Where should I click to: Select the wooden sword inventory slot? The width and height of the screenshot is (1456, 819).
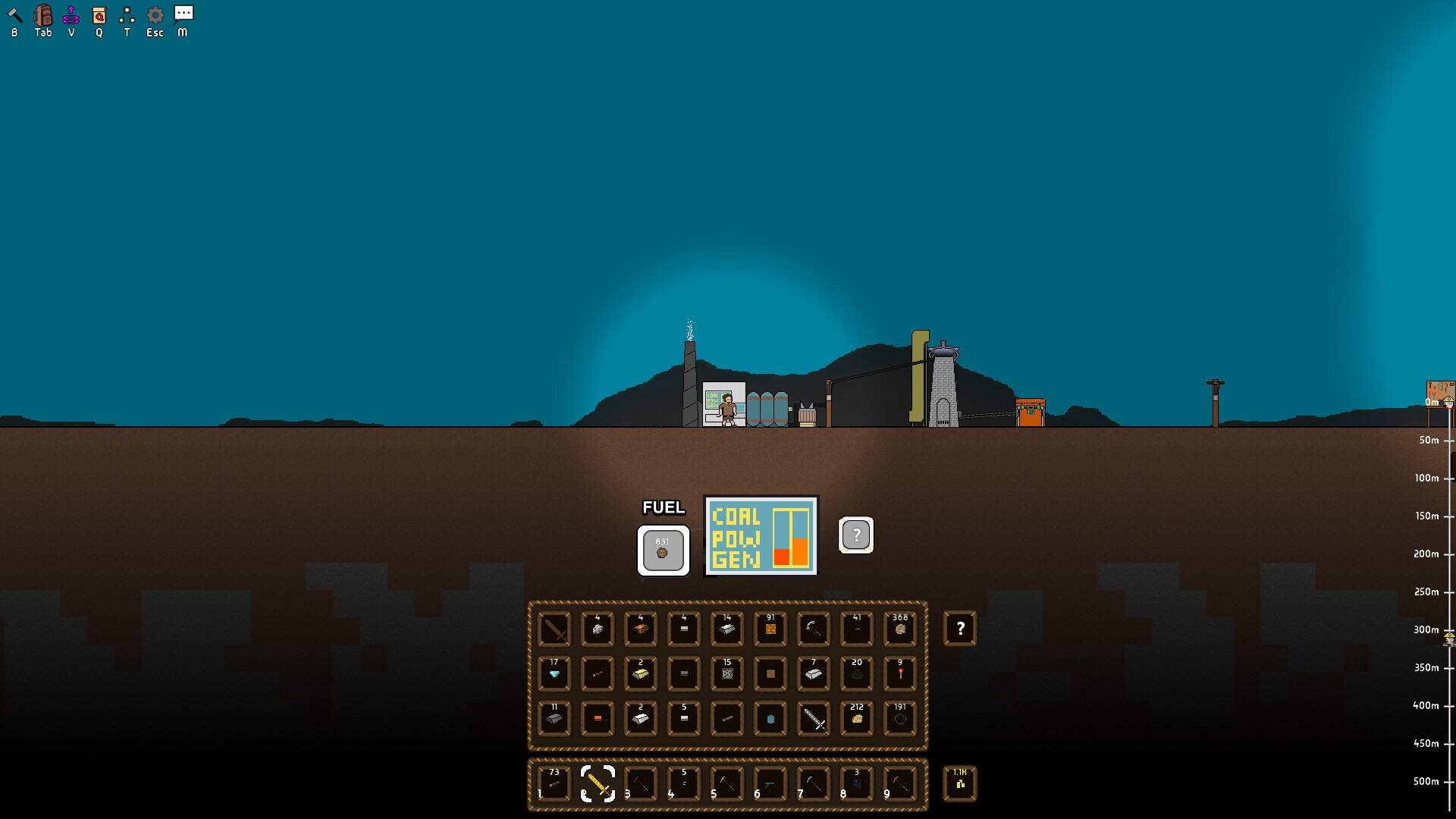coord(554,629)
